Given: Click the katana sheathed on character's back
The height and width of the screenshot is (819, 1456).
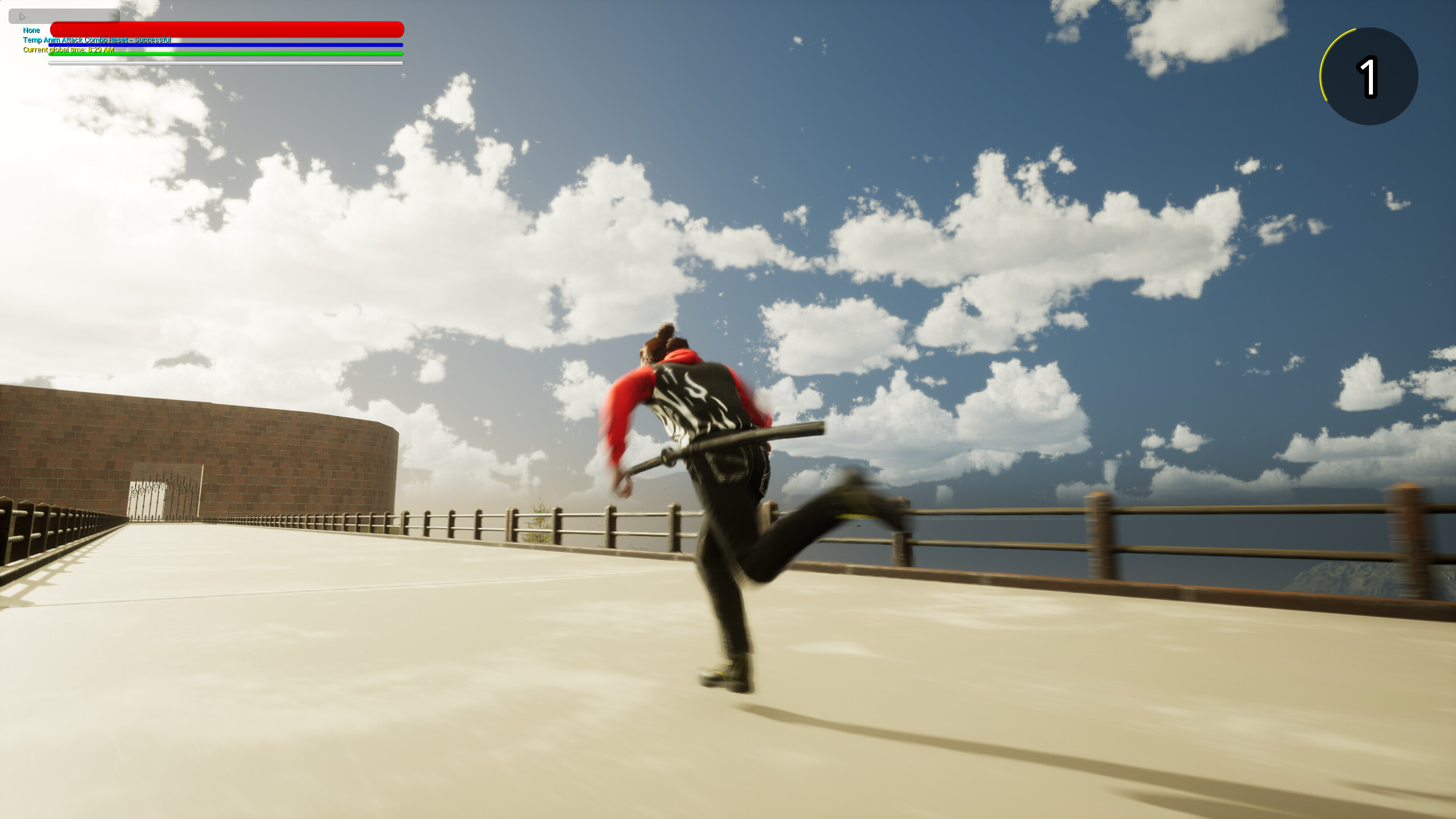Looking at the screenshot, I should (728, 444).
